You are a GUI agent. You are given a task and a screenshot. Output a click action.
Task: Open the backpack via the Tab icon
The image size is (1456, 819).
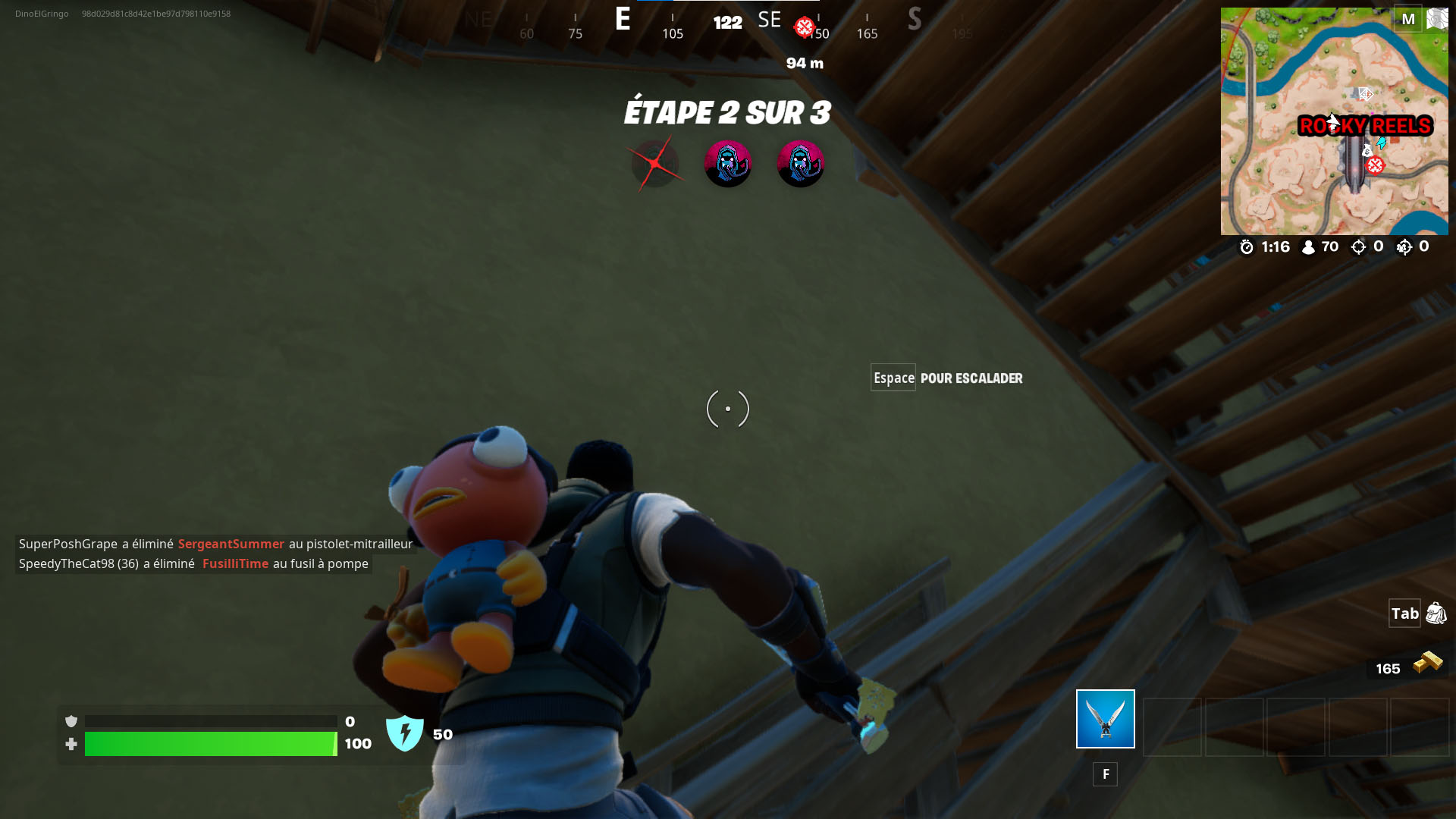click(x=1434, y=614)
